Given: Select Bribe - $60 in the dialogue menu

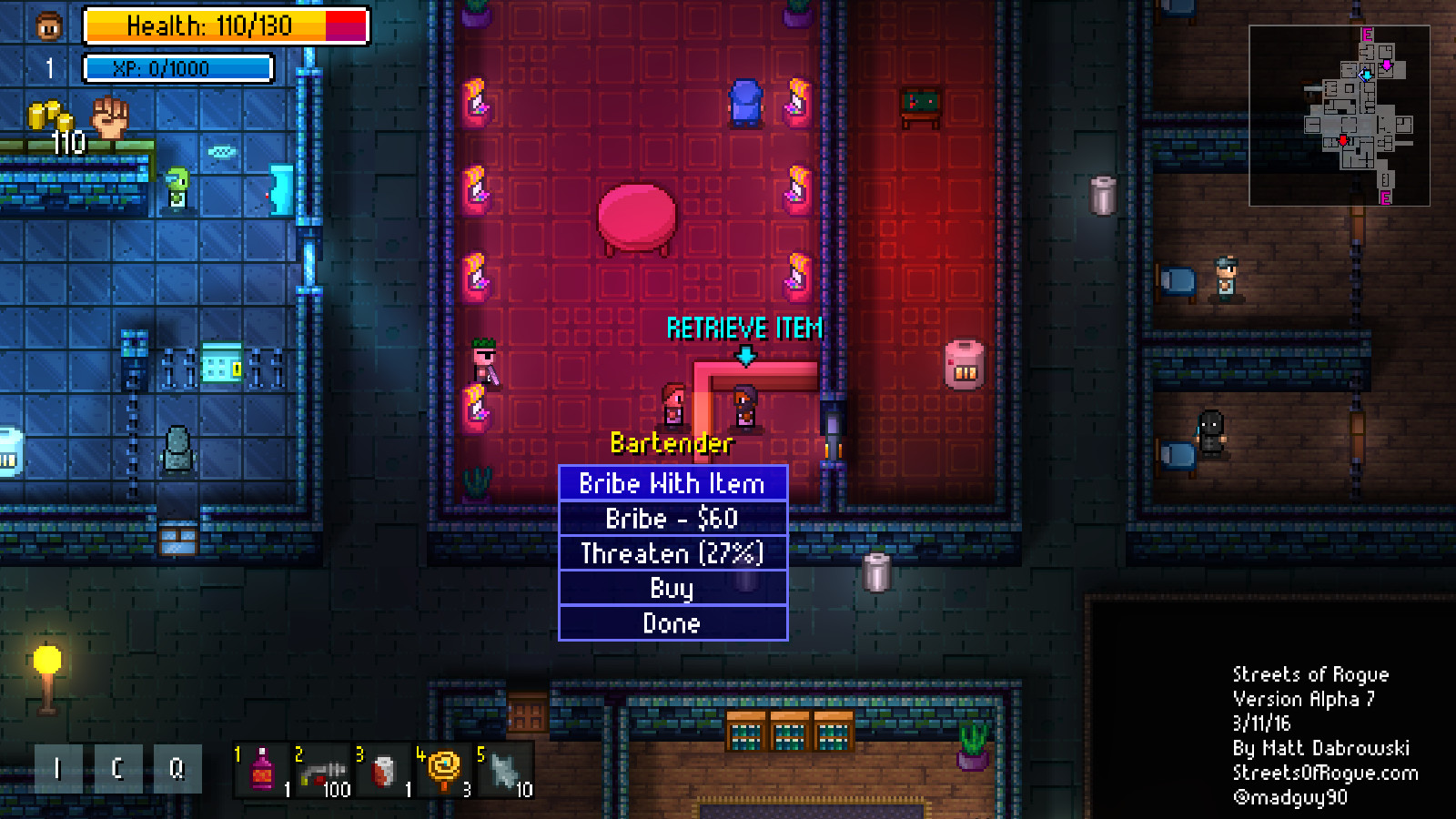Looking at the screenshot, I should click(672, 519).
